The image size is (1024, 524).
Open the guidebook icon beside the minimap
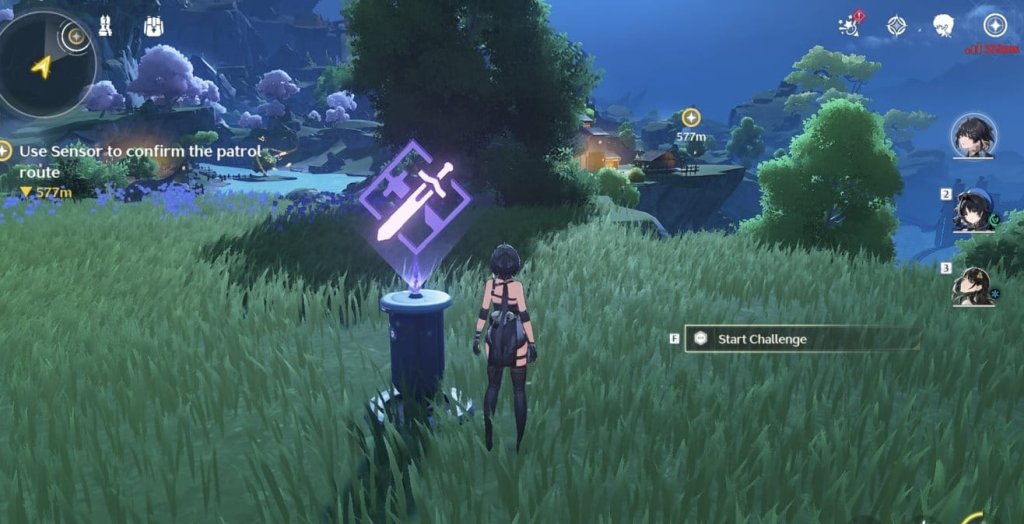coord(103,26)
